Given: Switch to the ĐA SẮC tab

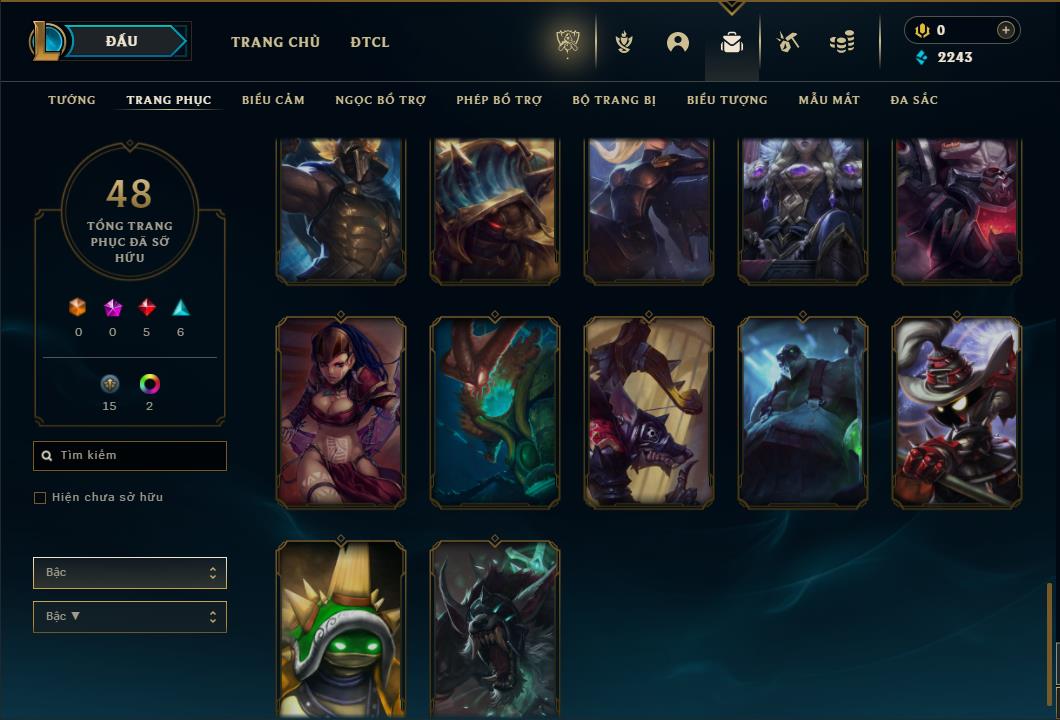Looking at the screenshot, I should coord(914,100).
